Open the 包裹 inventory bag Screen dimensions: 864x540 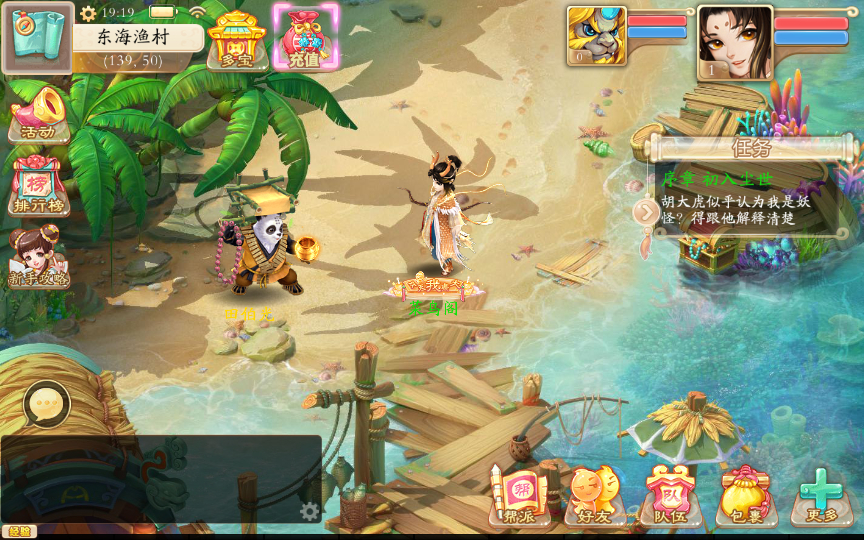[x=746, y=494]
